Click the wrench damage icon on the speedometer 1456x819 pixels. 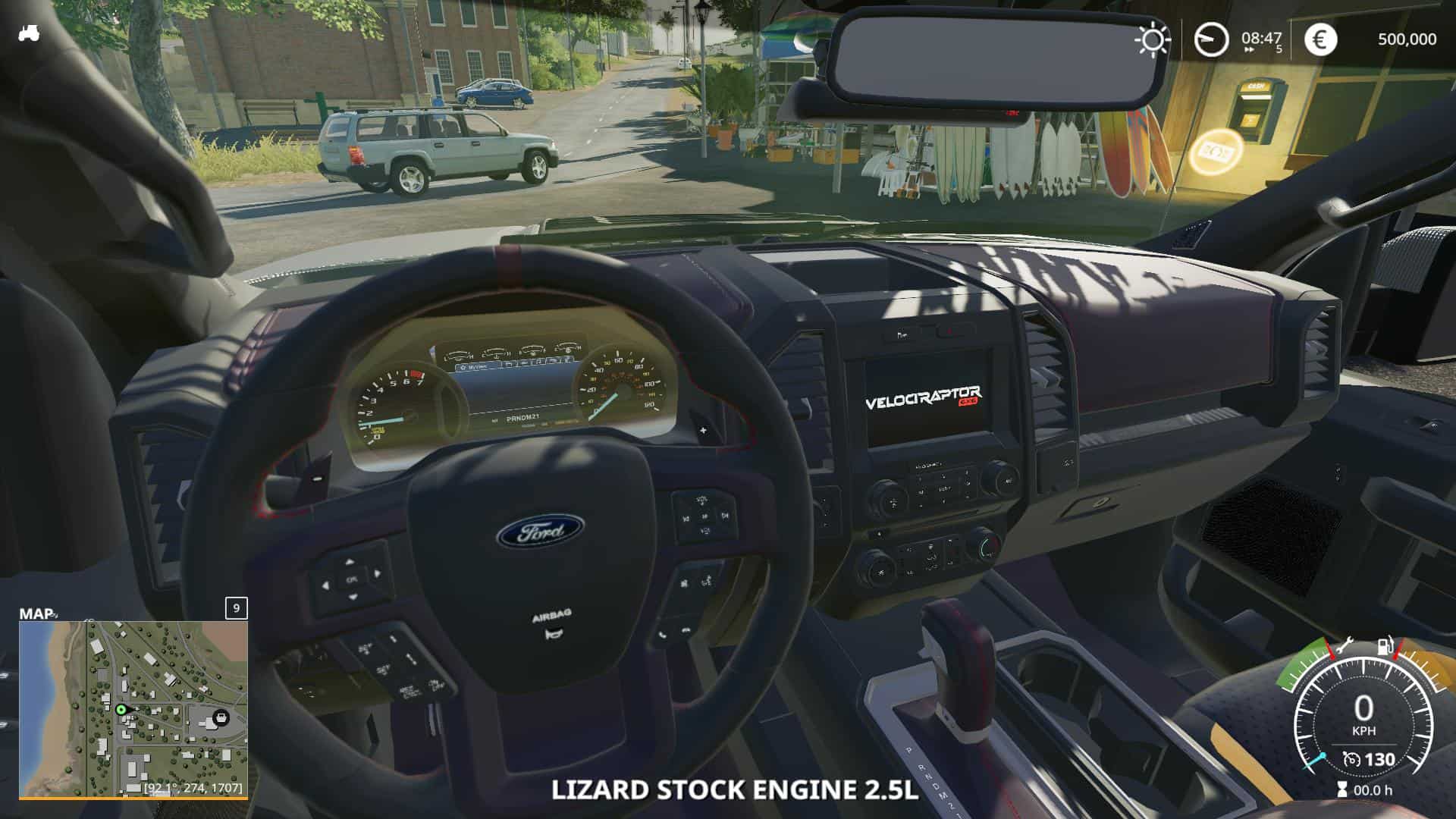1343,647
